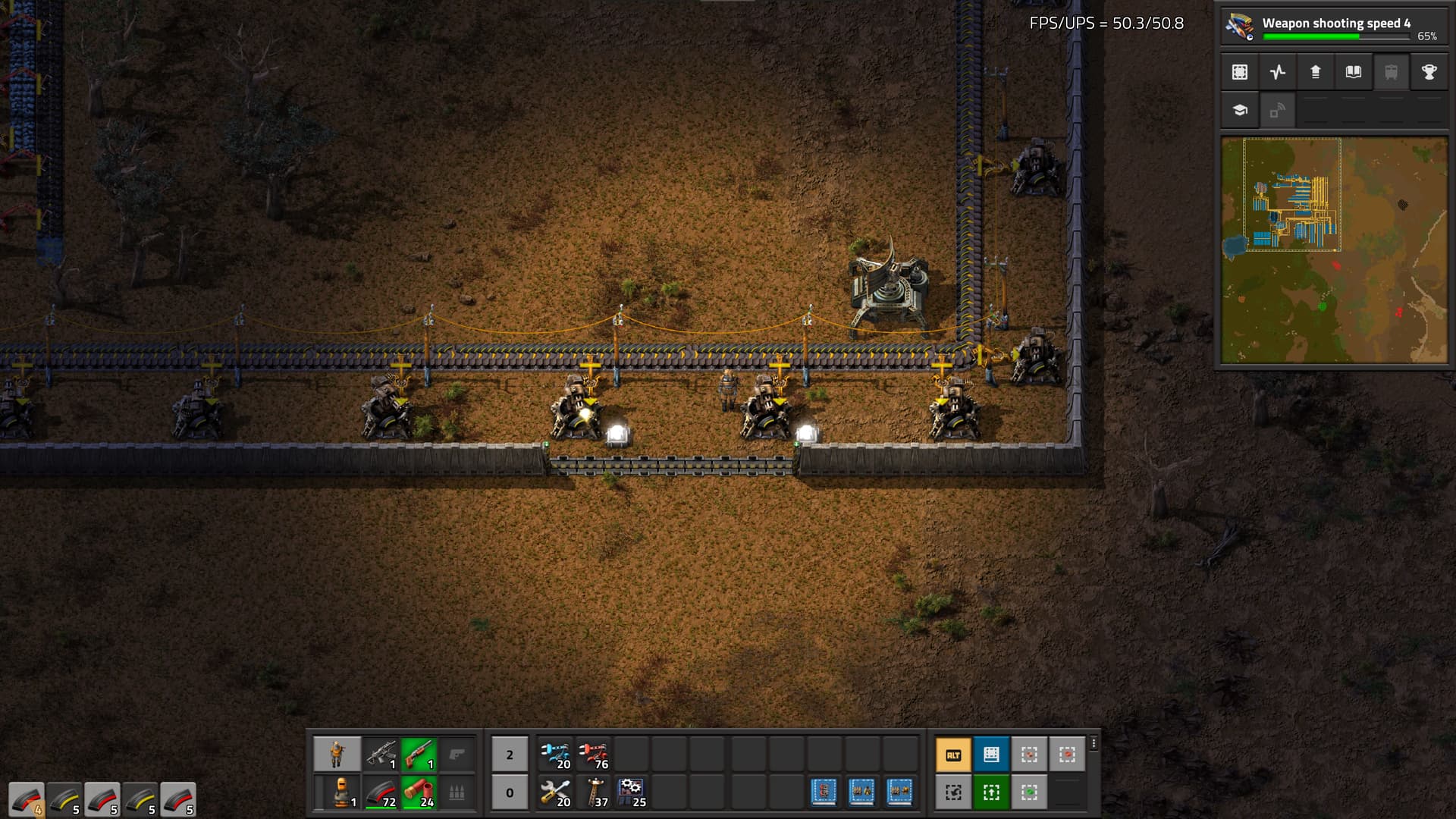Switch to quickbar row 2

click(510, 755)
